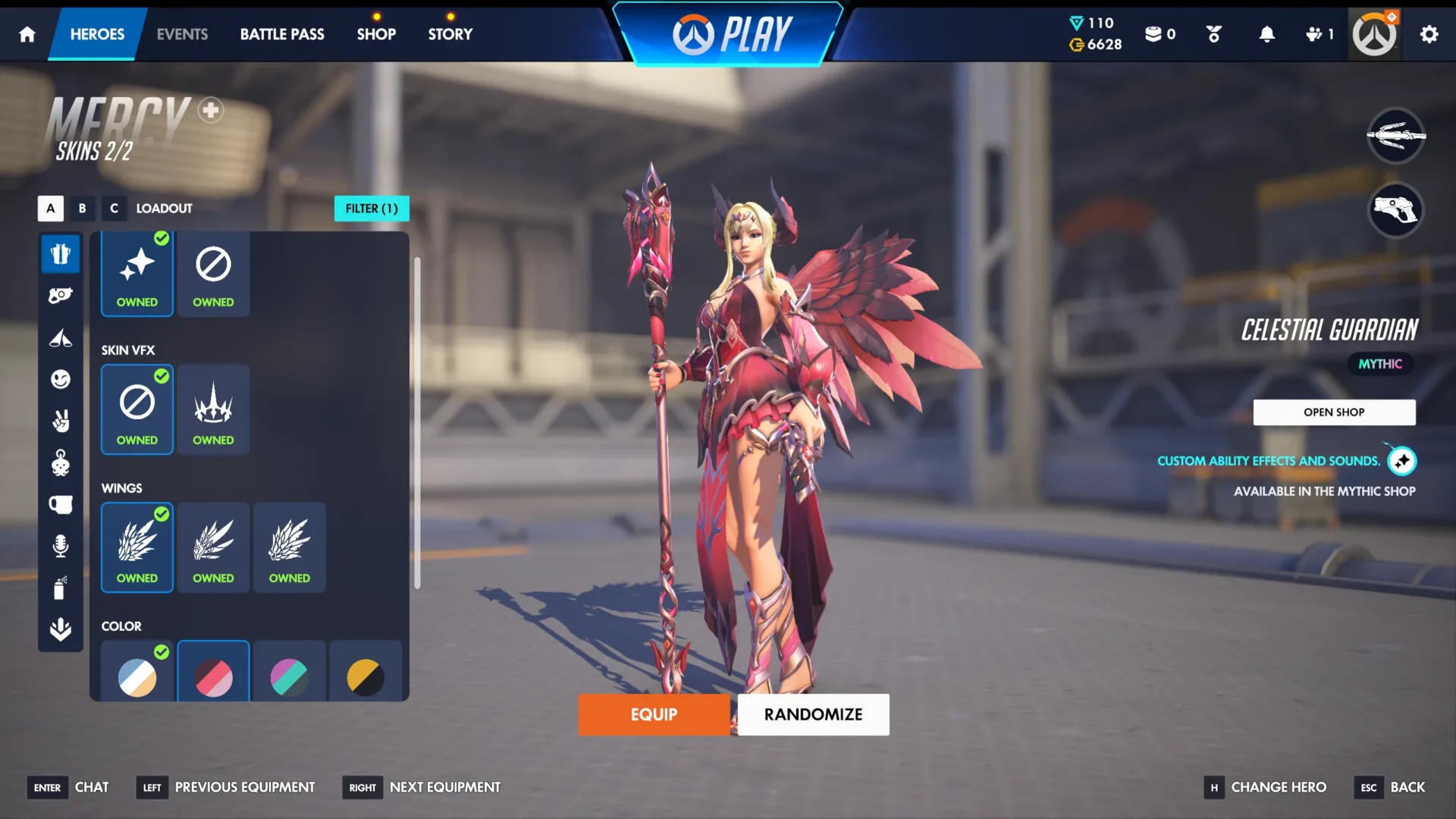Open the BATTLE PASS menu

281,34
